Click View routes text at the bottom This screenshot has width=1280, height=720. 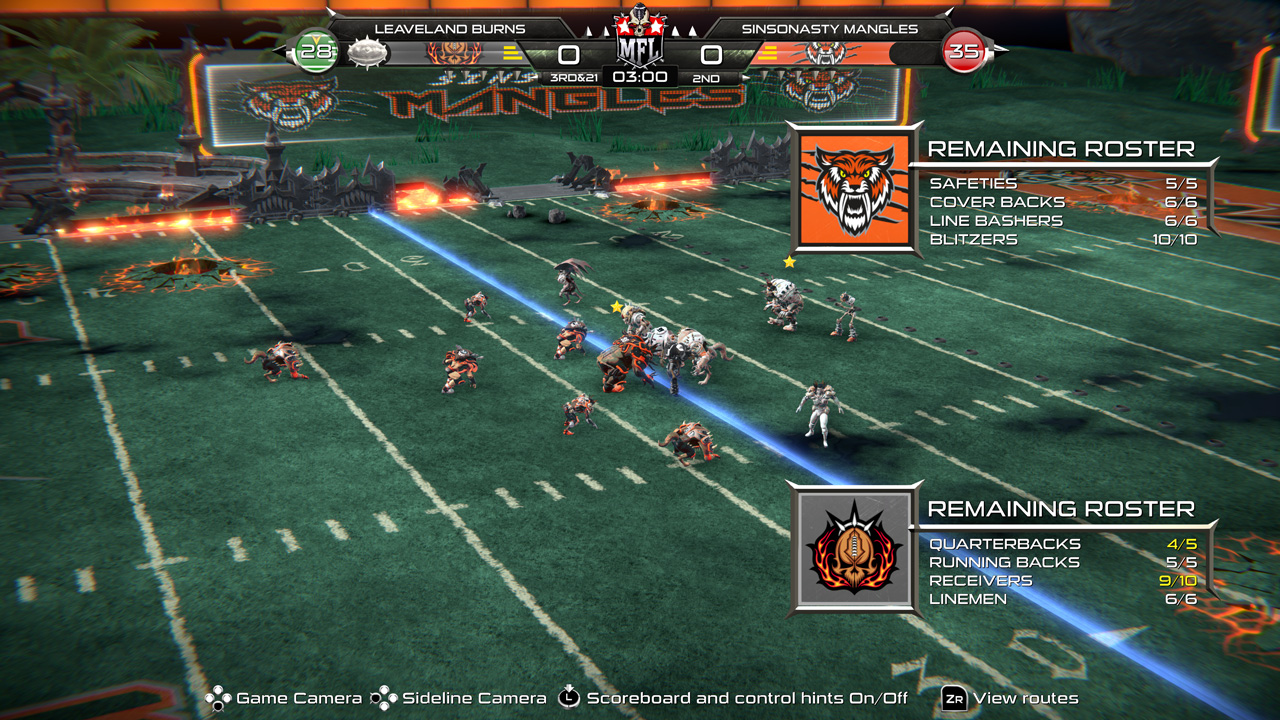1023,698
